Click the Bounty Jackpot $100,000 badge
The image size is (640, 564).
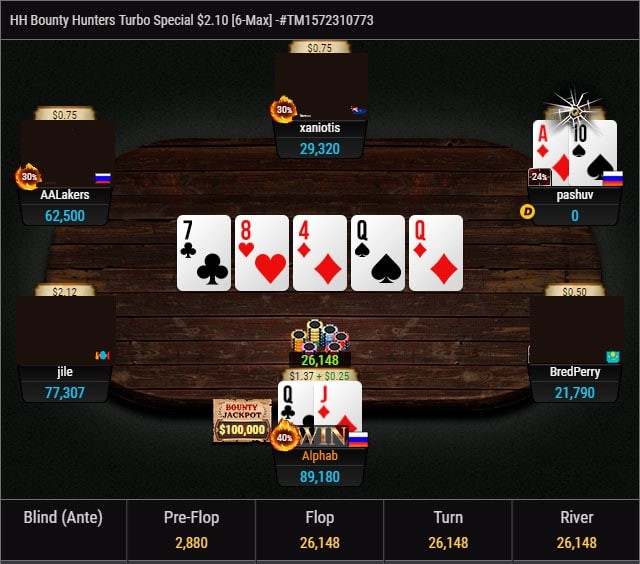[242, 420]
